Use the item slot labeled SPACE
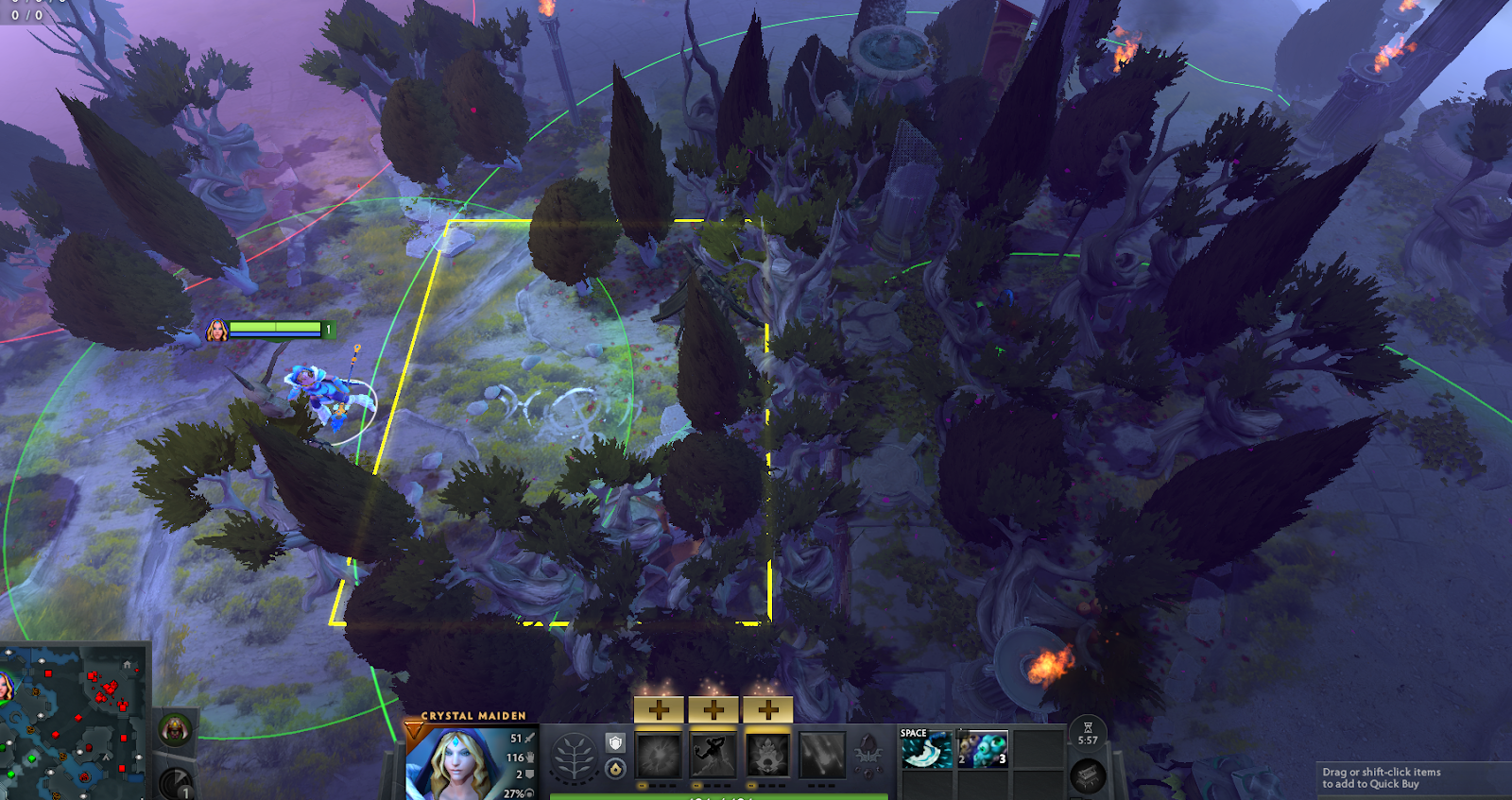Viewport: 1512px width, 800px height. [x=927, y=750]
